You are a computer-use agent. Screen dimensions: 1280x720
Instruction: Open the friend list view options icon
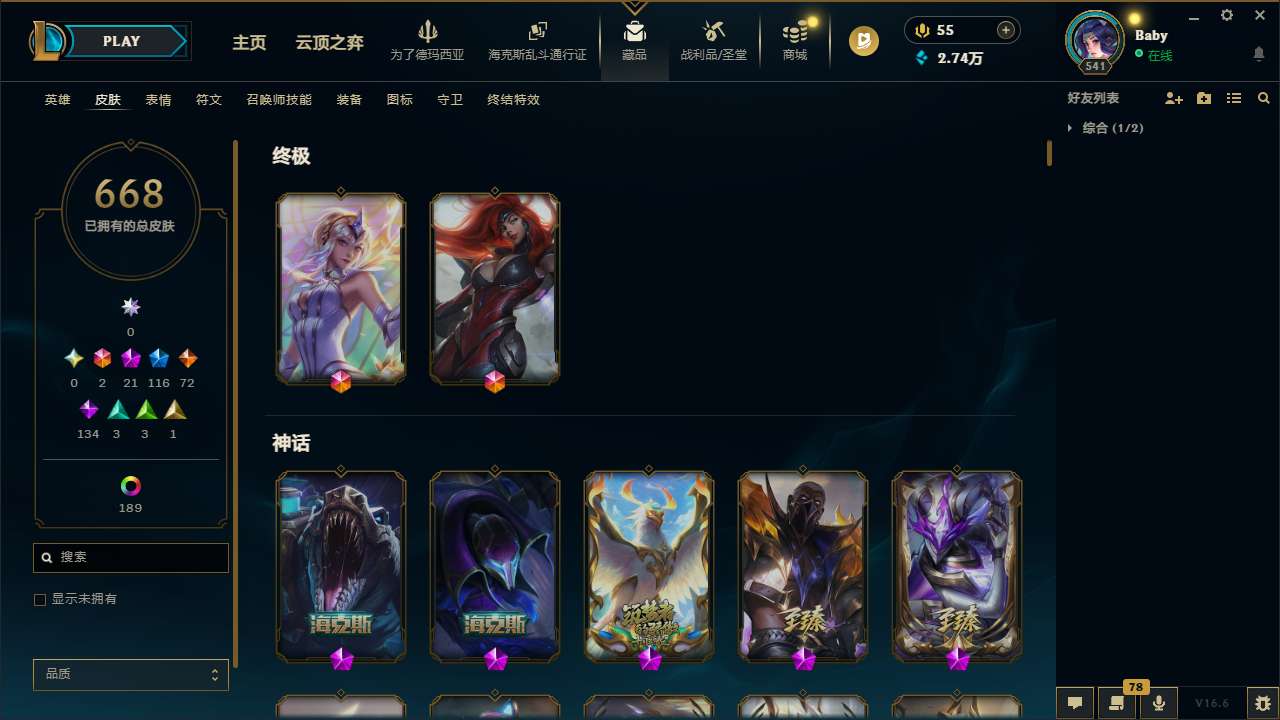[1234, 98]
